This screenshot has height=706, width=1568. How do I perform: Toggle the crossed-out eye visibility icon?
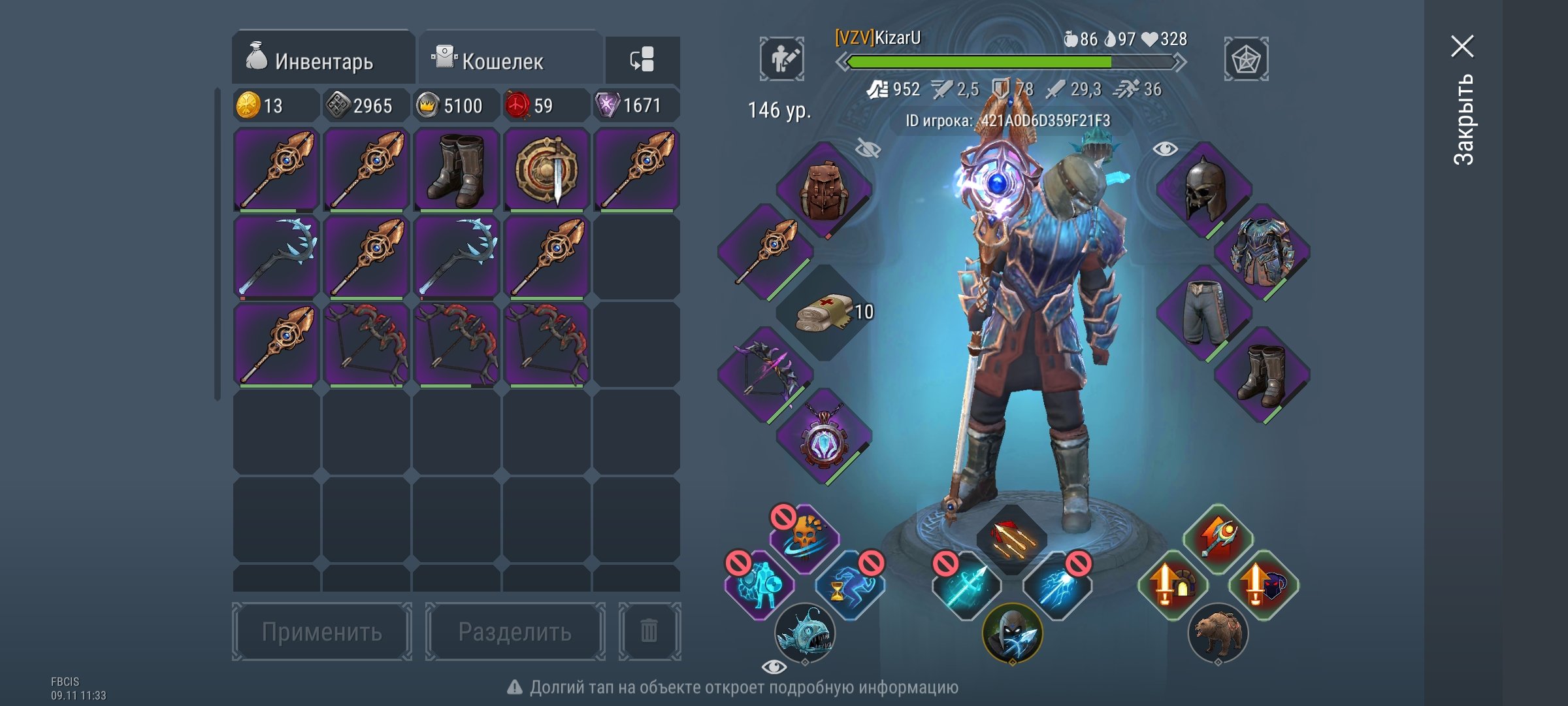868,150
